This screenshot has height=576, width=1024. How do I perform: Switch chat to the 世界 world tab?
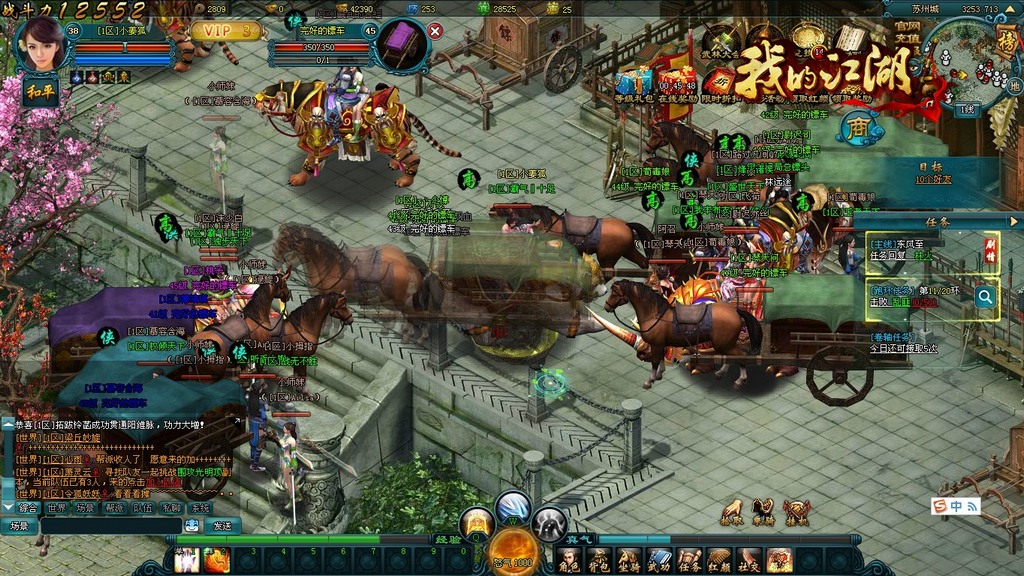(x=58, y=508)
